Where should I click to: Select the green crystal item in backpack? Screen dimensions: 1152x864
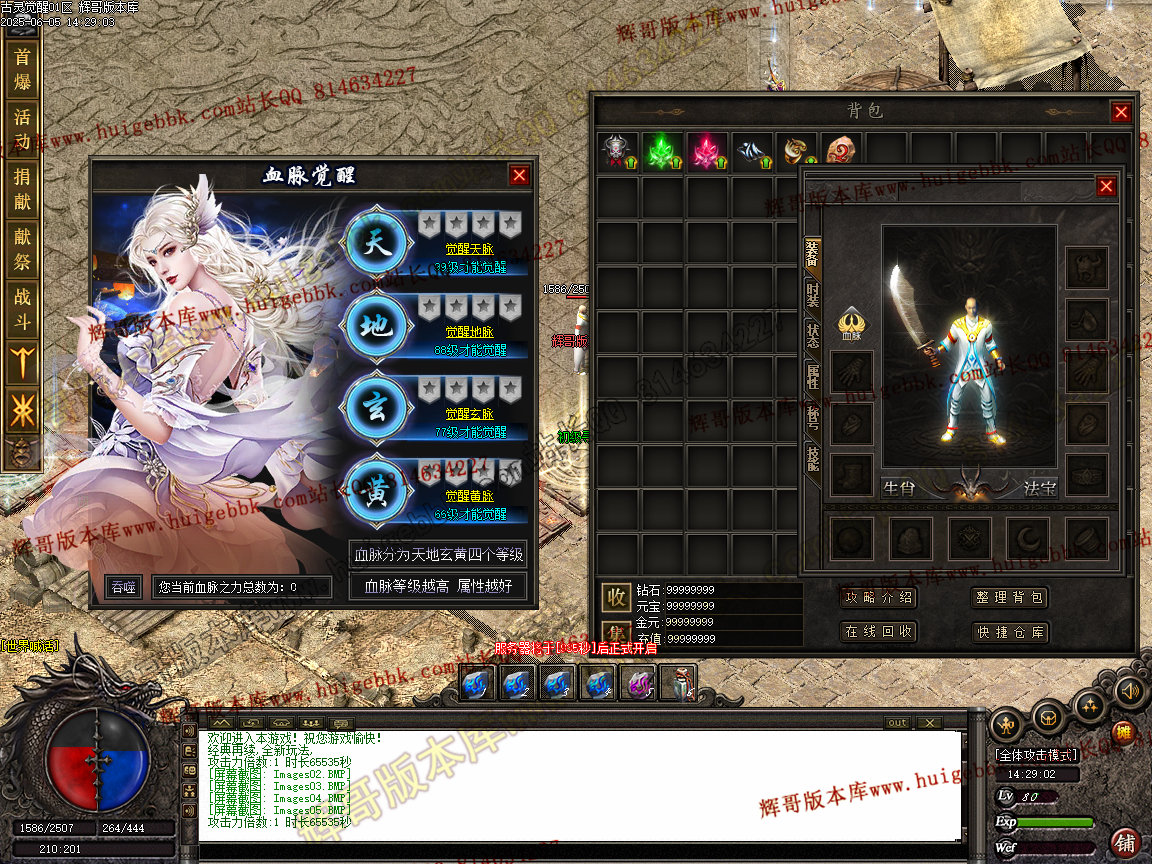click(x=661, y=151)
